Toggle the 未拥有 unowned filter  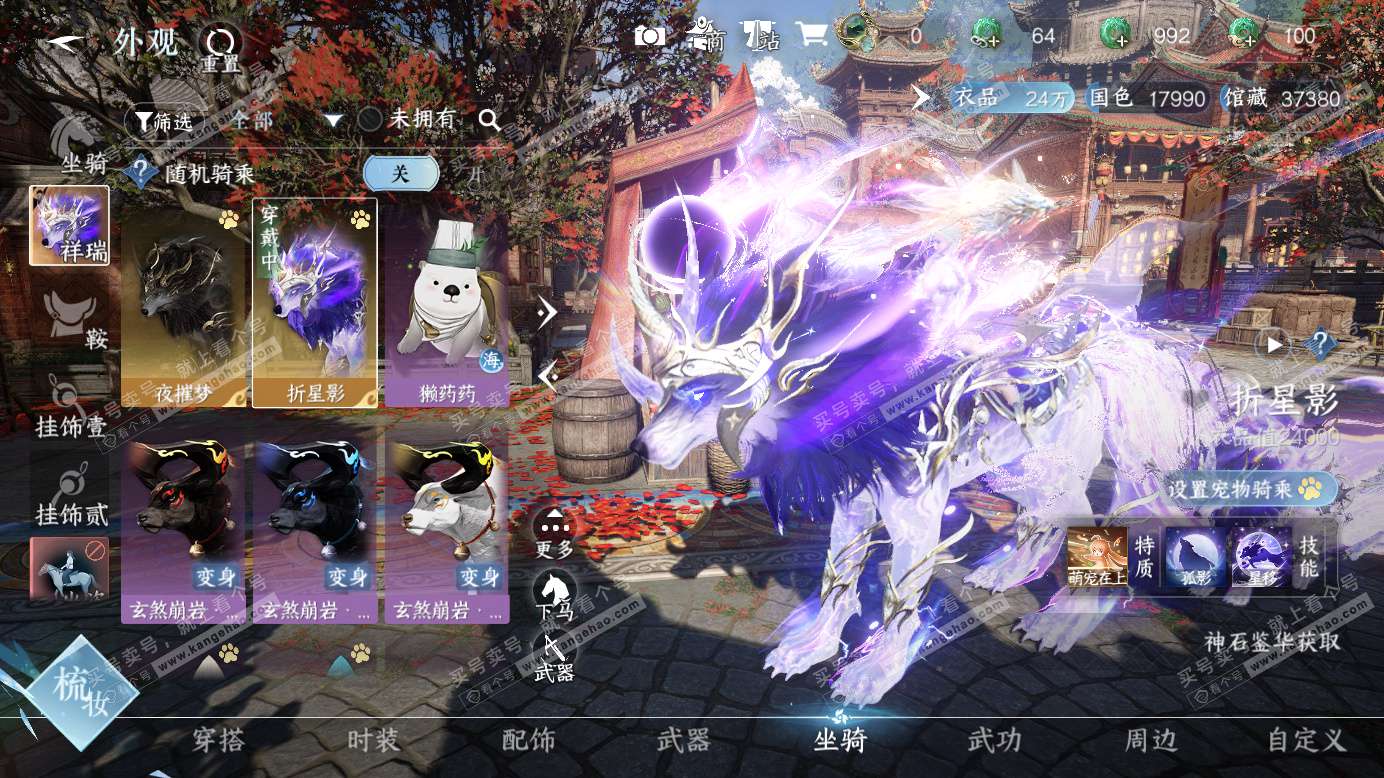pos(370,120)
